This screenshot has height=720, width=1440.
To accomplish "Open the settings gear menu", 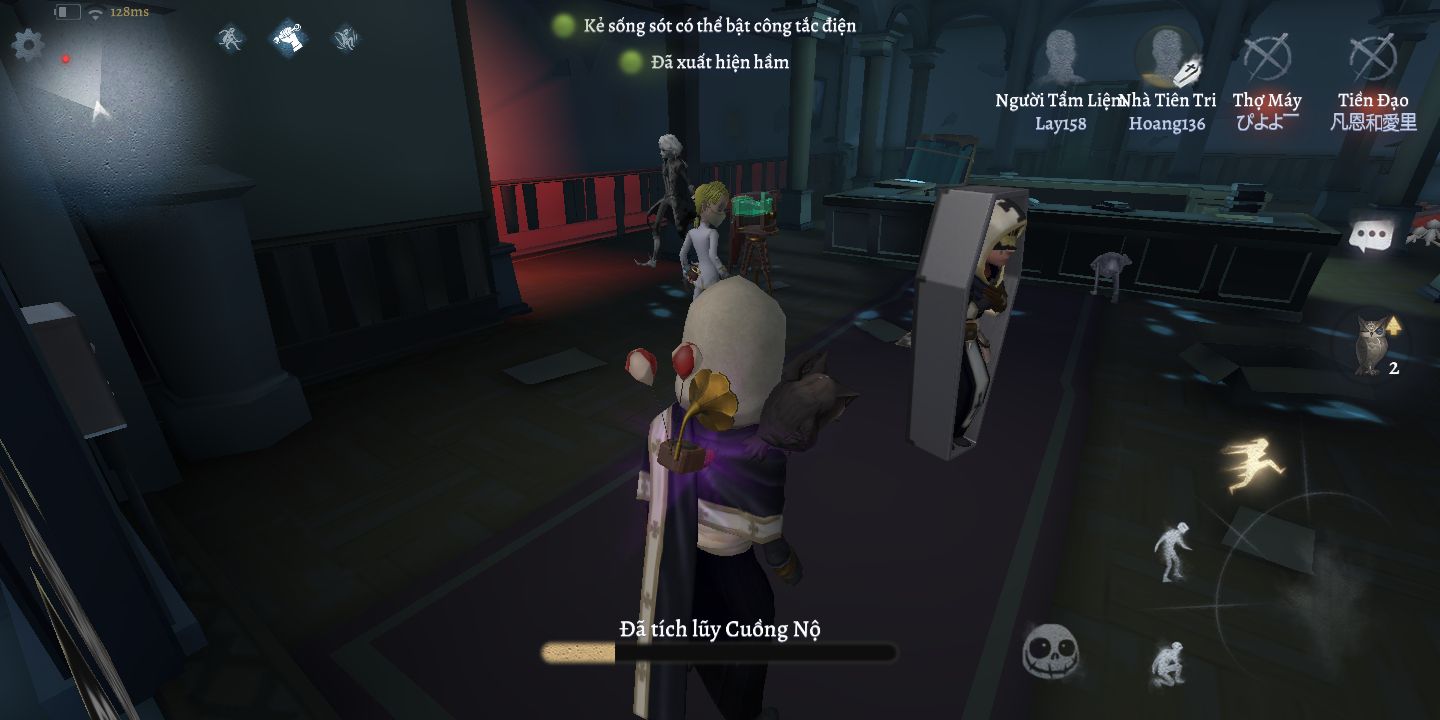I will (x=27, y=45).
